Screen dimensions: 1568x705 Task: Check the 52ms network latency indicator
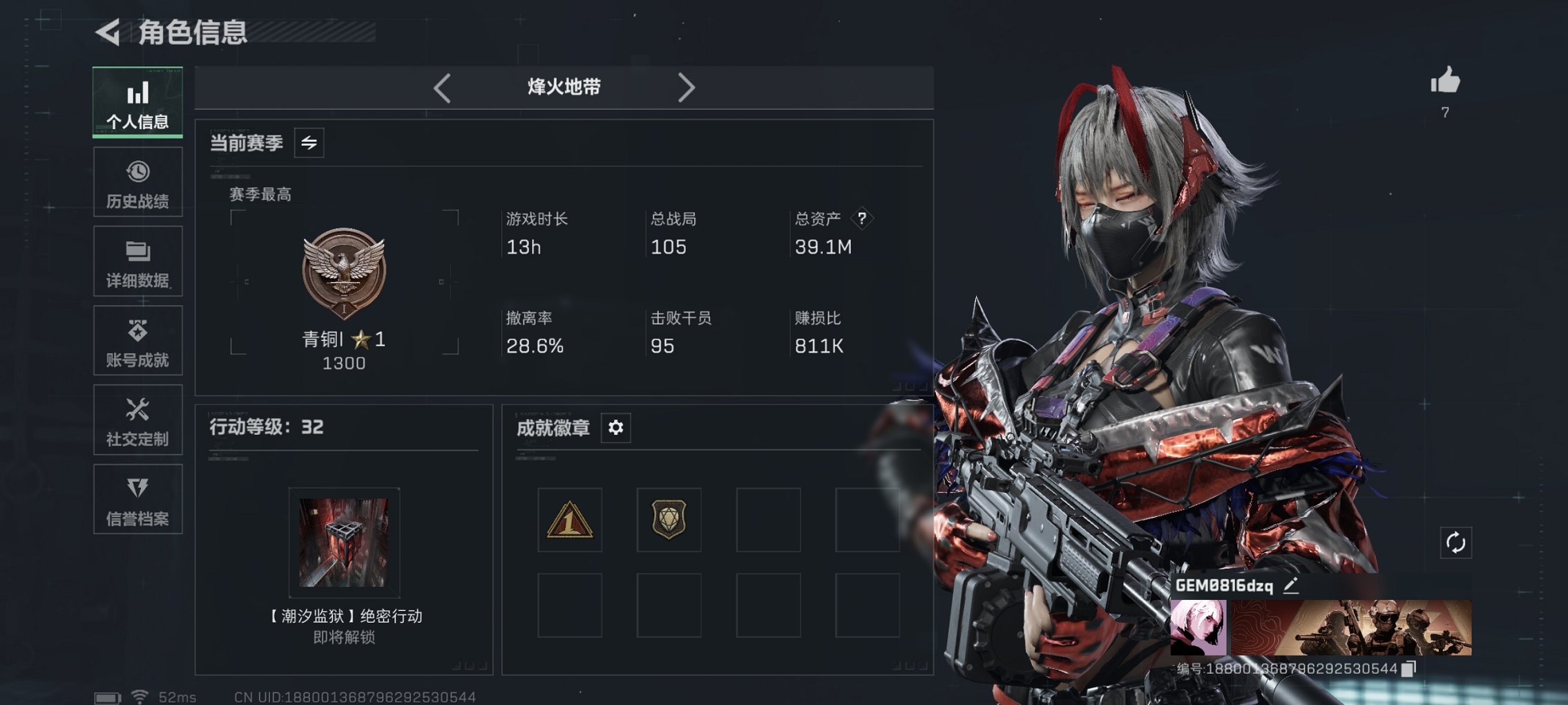tap(175, 697)
